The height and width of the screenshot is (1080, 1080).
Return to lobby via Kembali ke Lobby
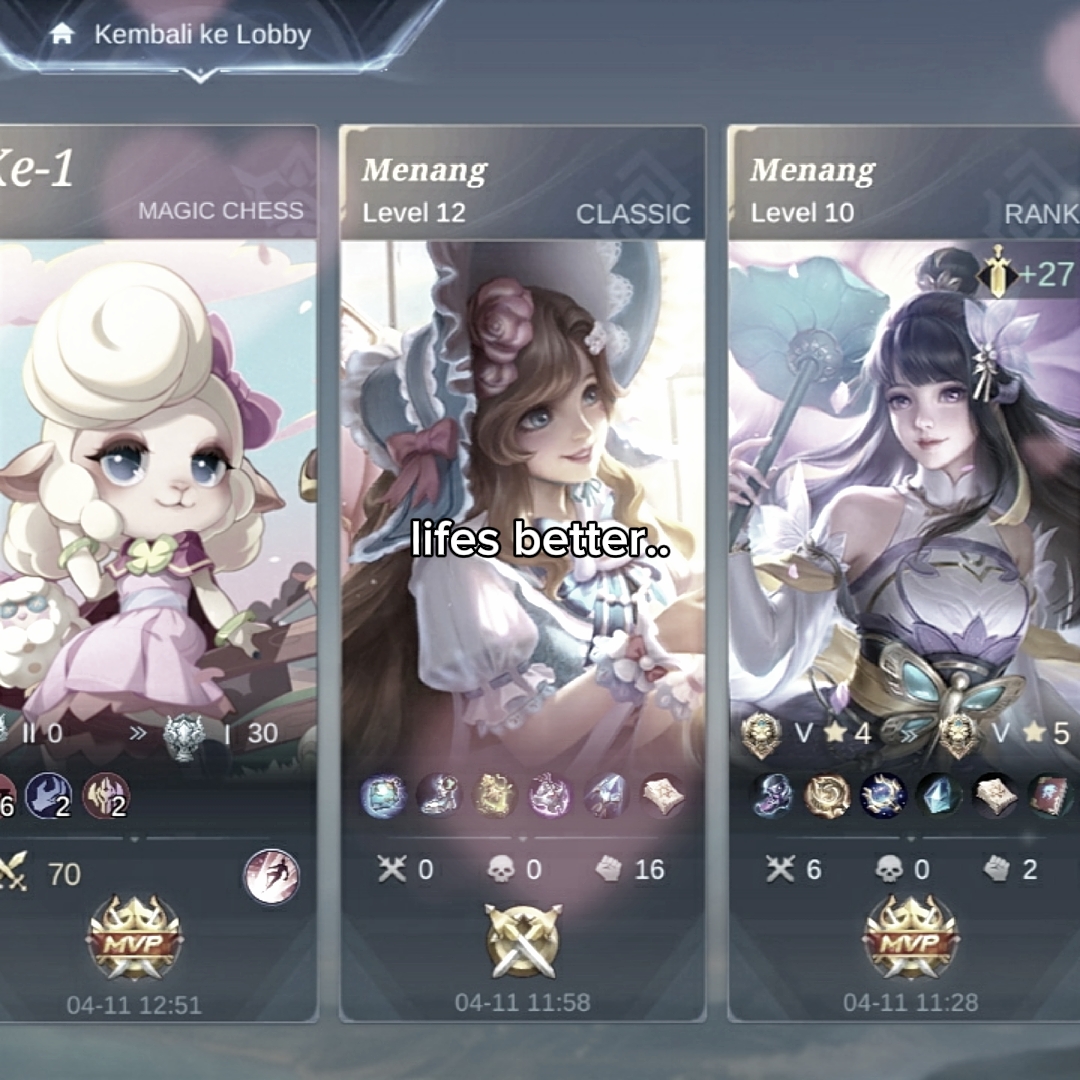[x=183, y=35]
